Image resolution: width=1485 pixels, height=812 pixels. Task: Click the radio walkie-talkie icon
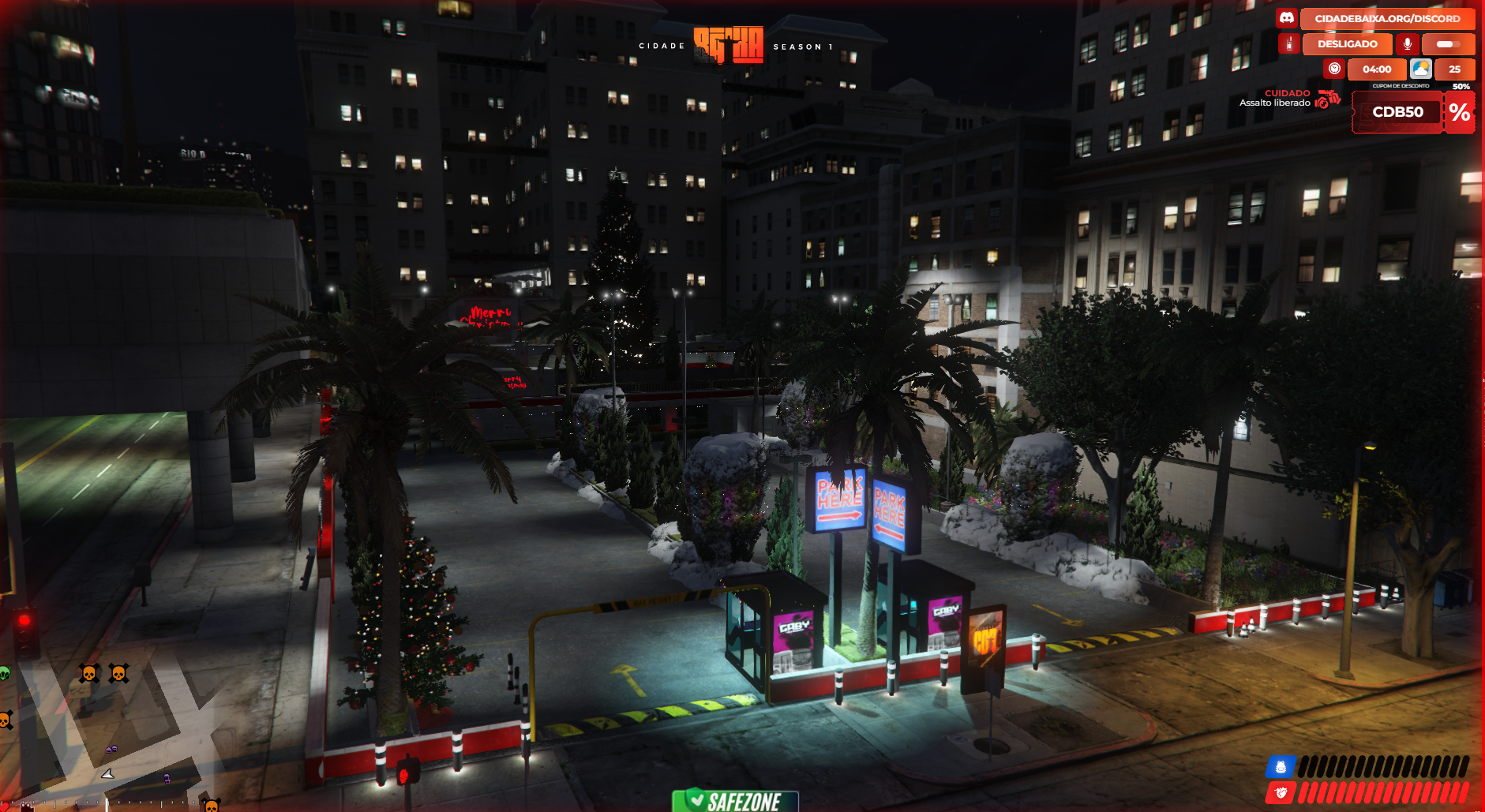tap(1288, 44)
